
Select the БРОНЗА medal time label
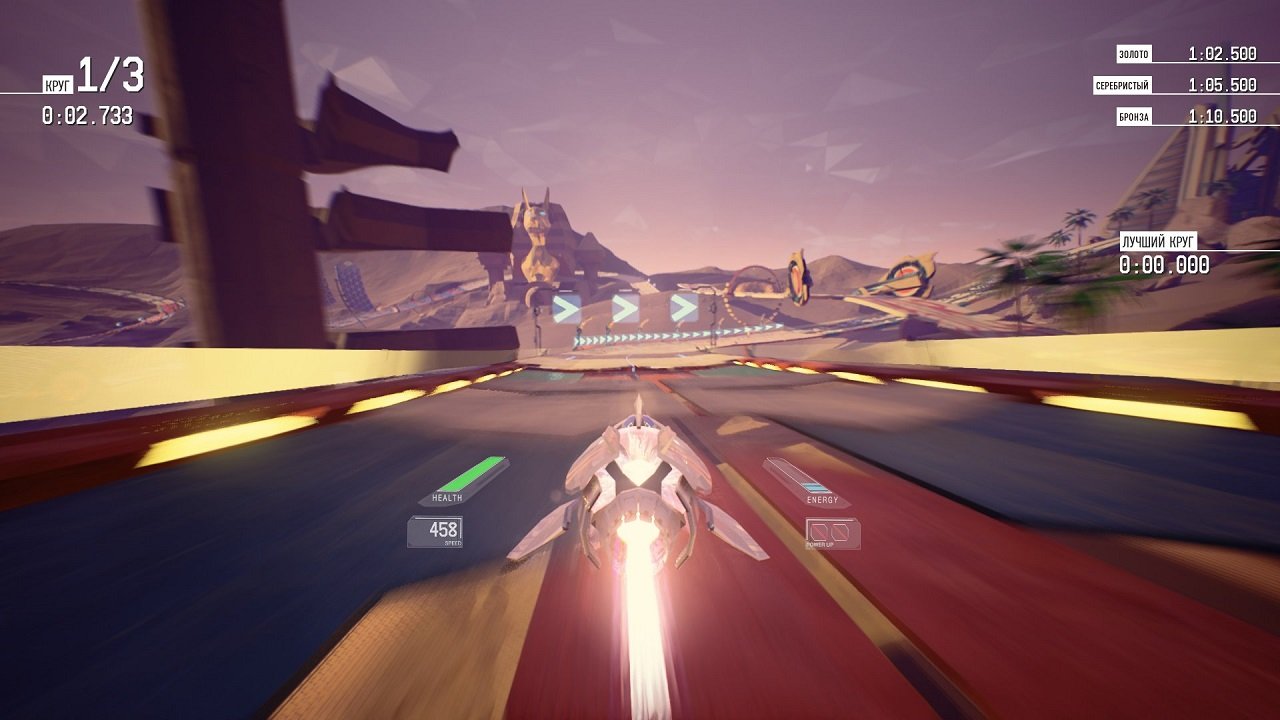click(1133, 115)
